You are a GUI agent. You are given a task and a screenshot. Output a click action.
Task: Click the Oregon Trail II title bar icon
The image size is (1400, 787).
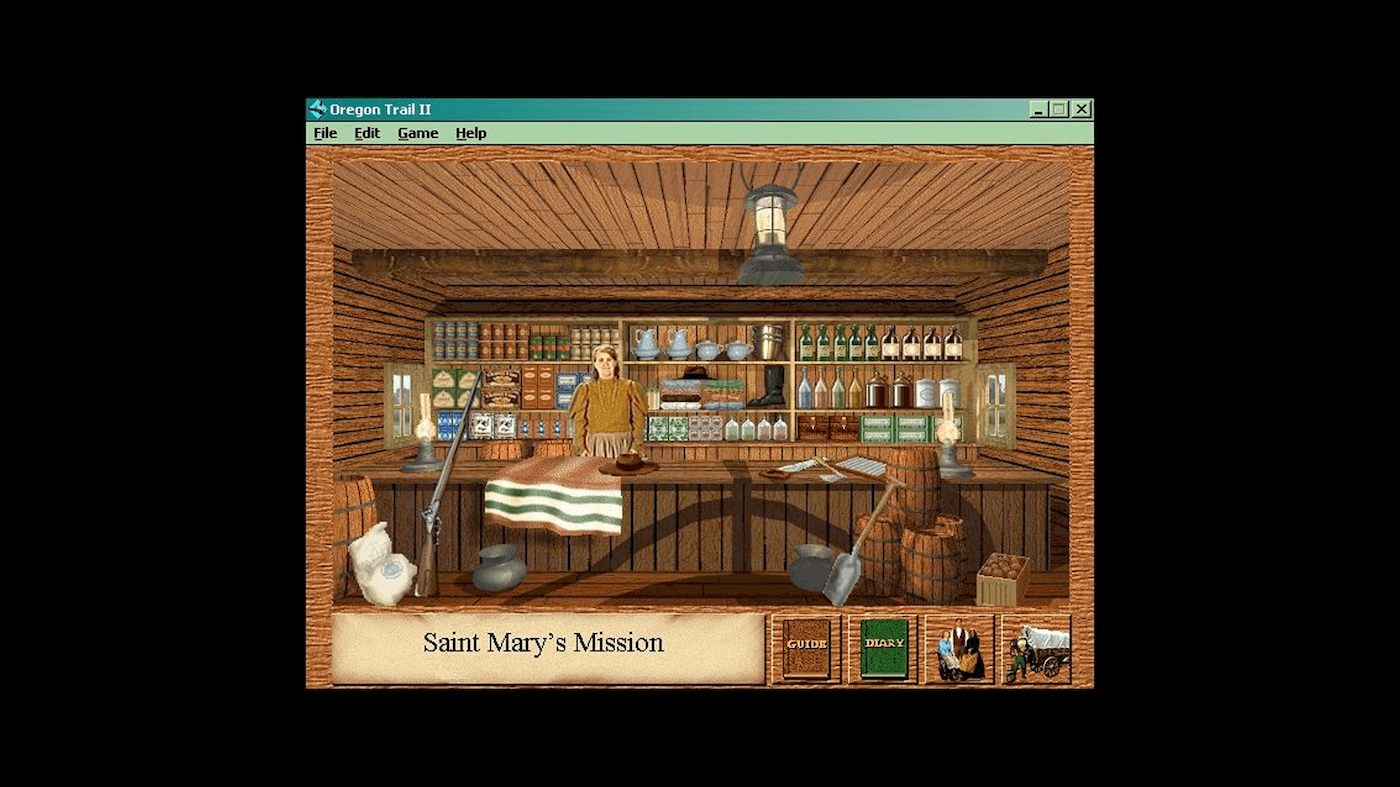coord(318,108)
